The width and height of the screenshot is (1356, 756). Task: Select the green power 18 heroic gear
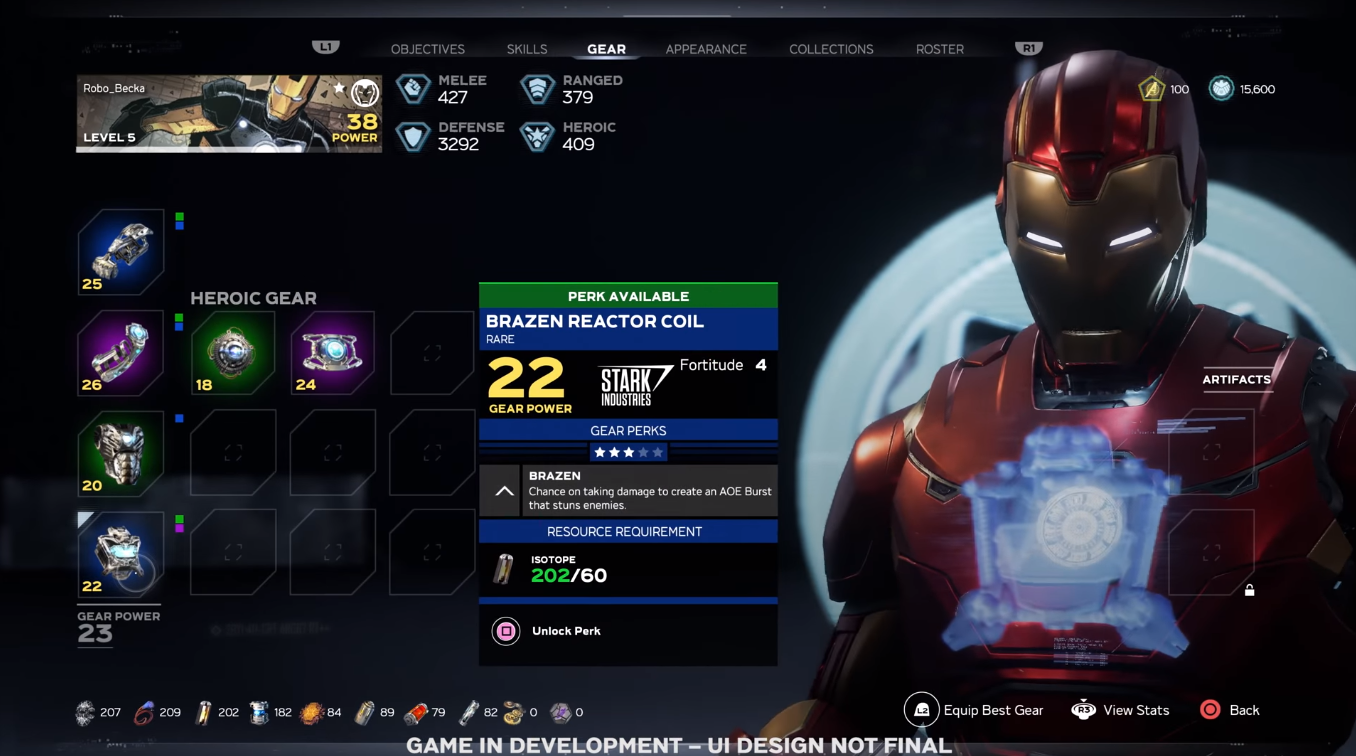233,353
